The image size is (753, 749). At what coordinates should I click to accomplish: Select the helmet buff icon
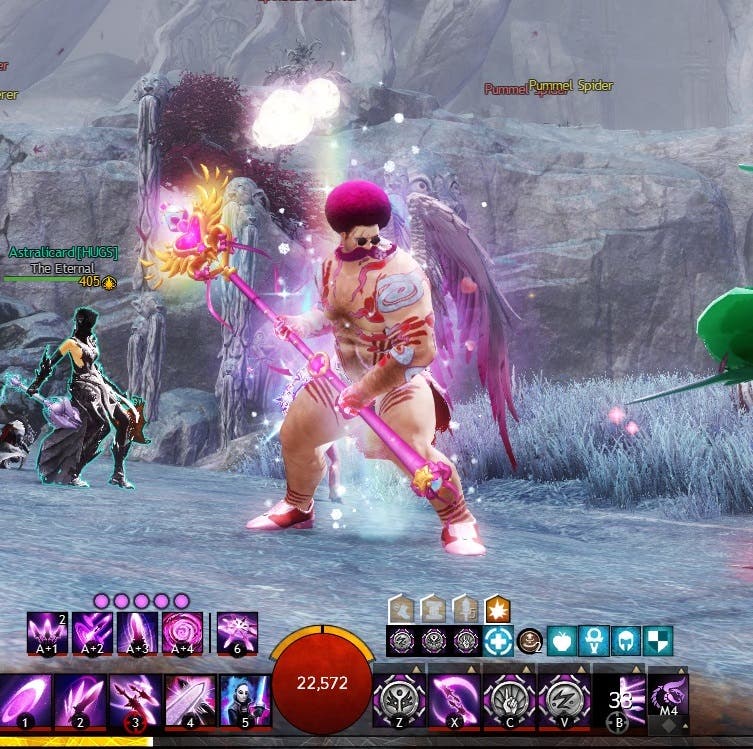coord(626,641)
